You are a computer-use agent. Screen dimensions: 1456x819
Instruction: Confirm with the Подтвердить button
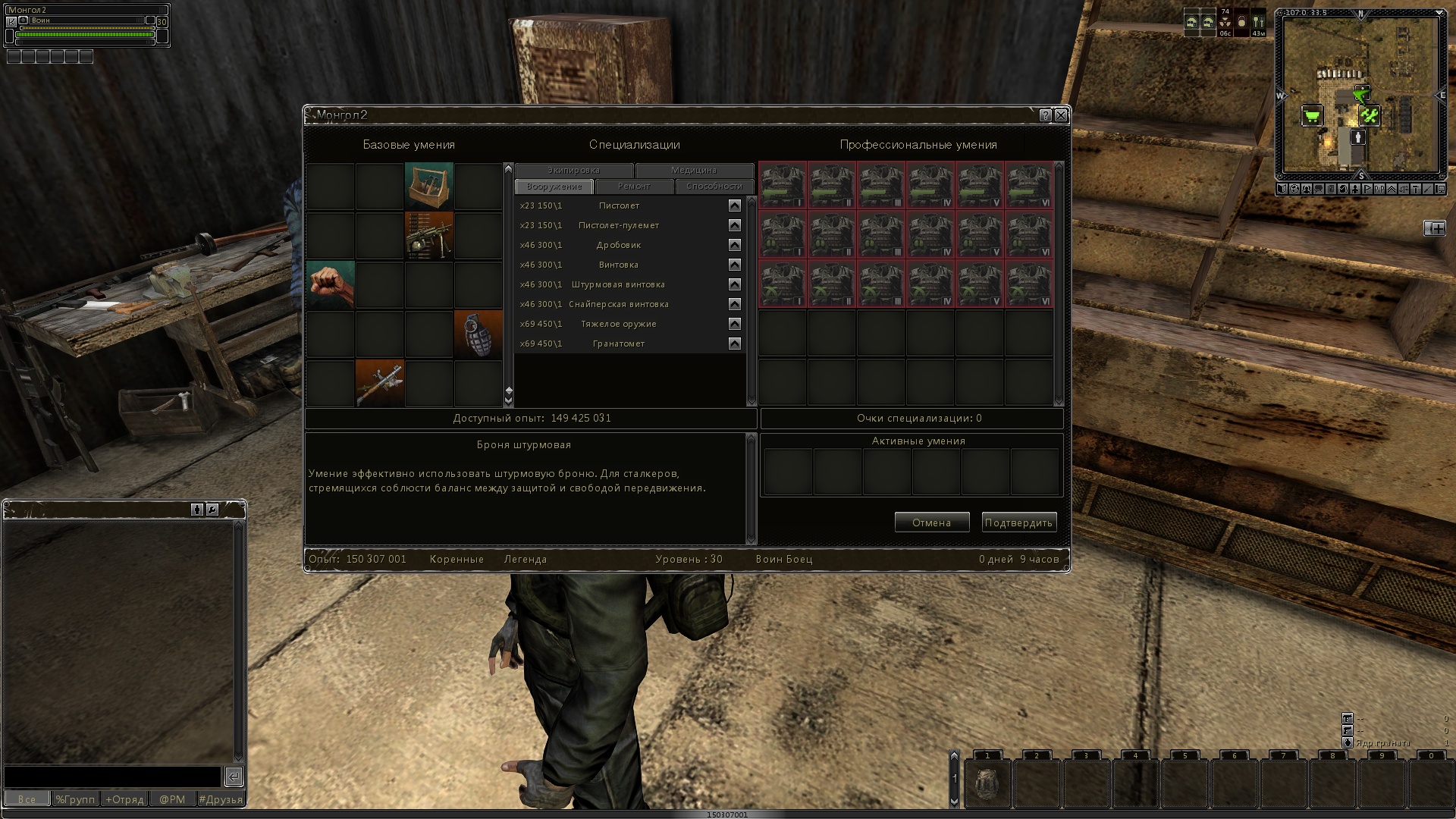[x=1018, y=522]
